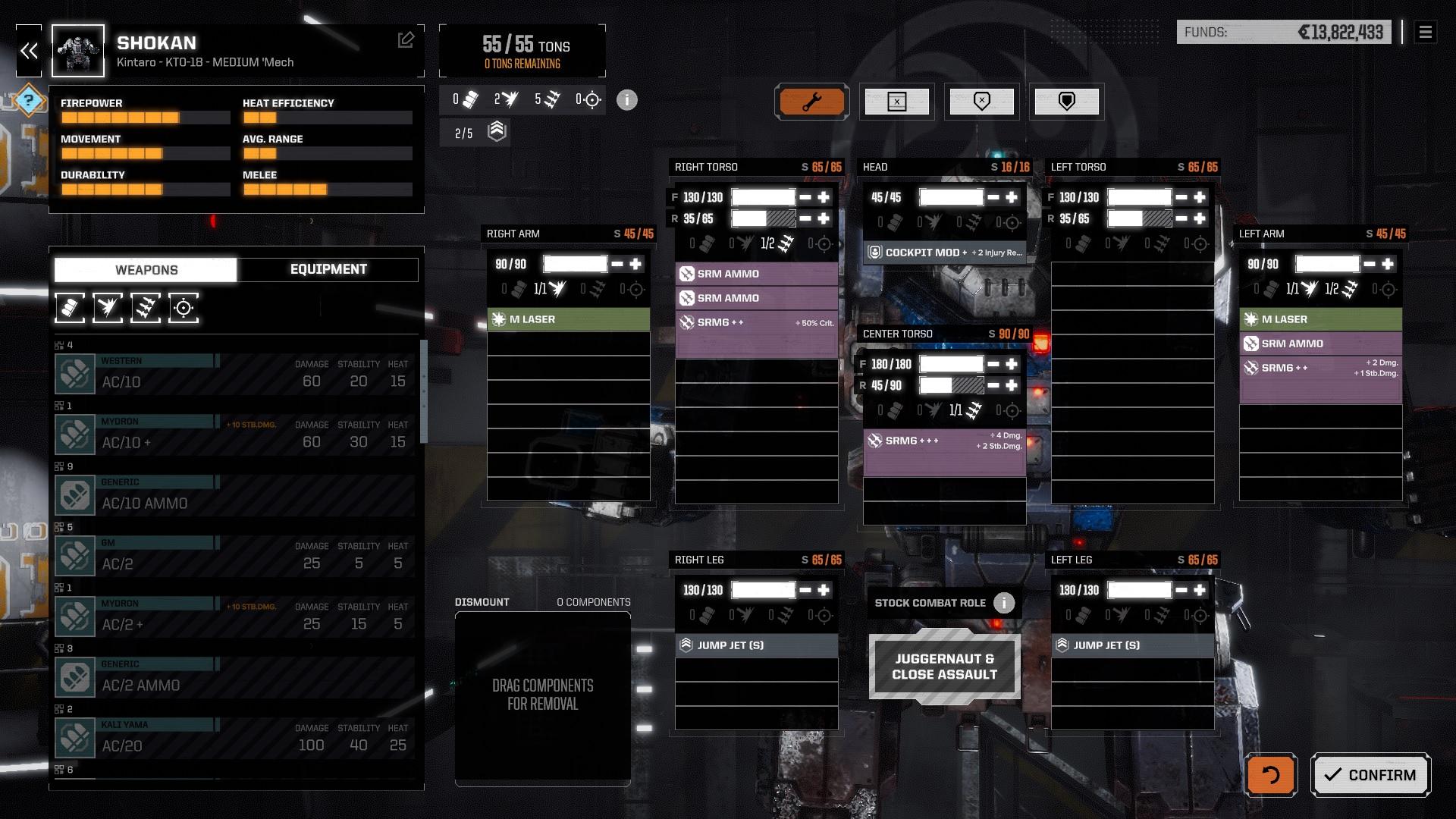Click the M Laser in right arm
The image size is (1456, 819).
click(568, 319)
